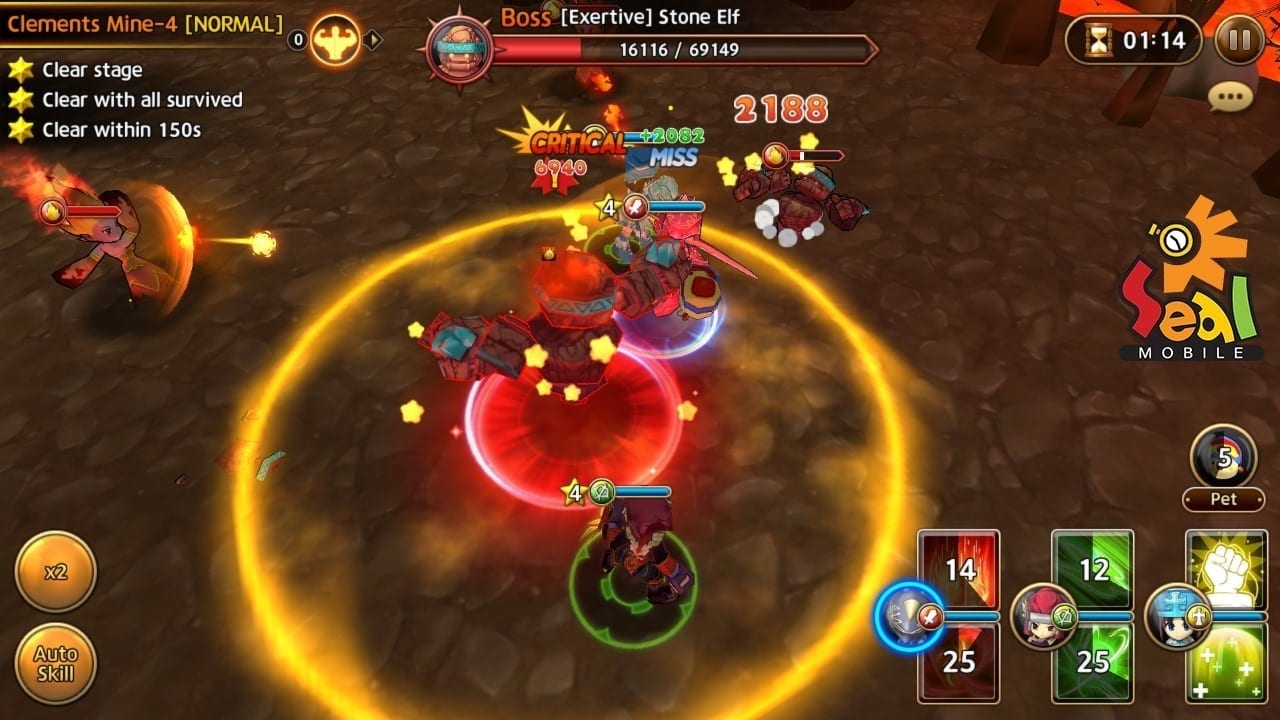Select the red-haired archer hero portrait
Screen dimensions: 1280x720
coord(1043,616)
